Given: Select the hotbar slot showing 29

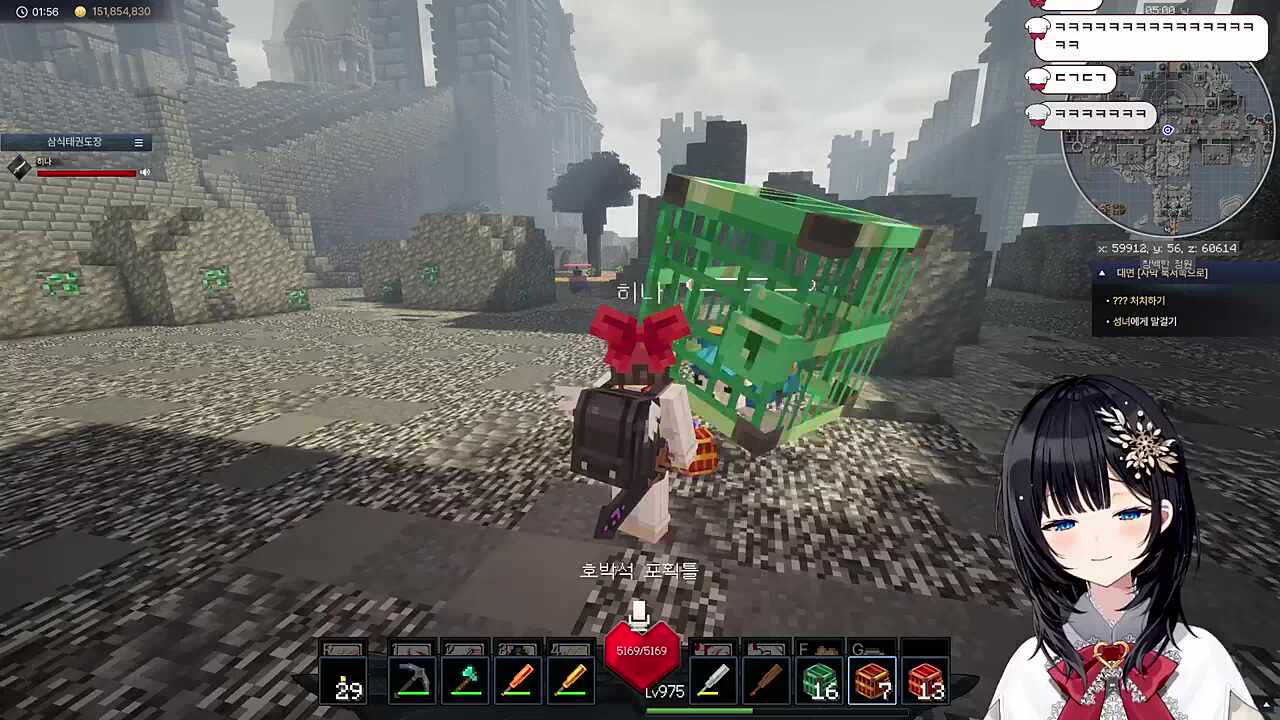Looking at the screenshot, I should [345, 680].
